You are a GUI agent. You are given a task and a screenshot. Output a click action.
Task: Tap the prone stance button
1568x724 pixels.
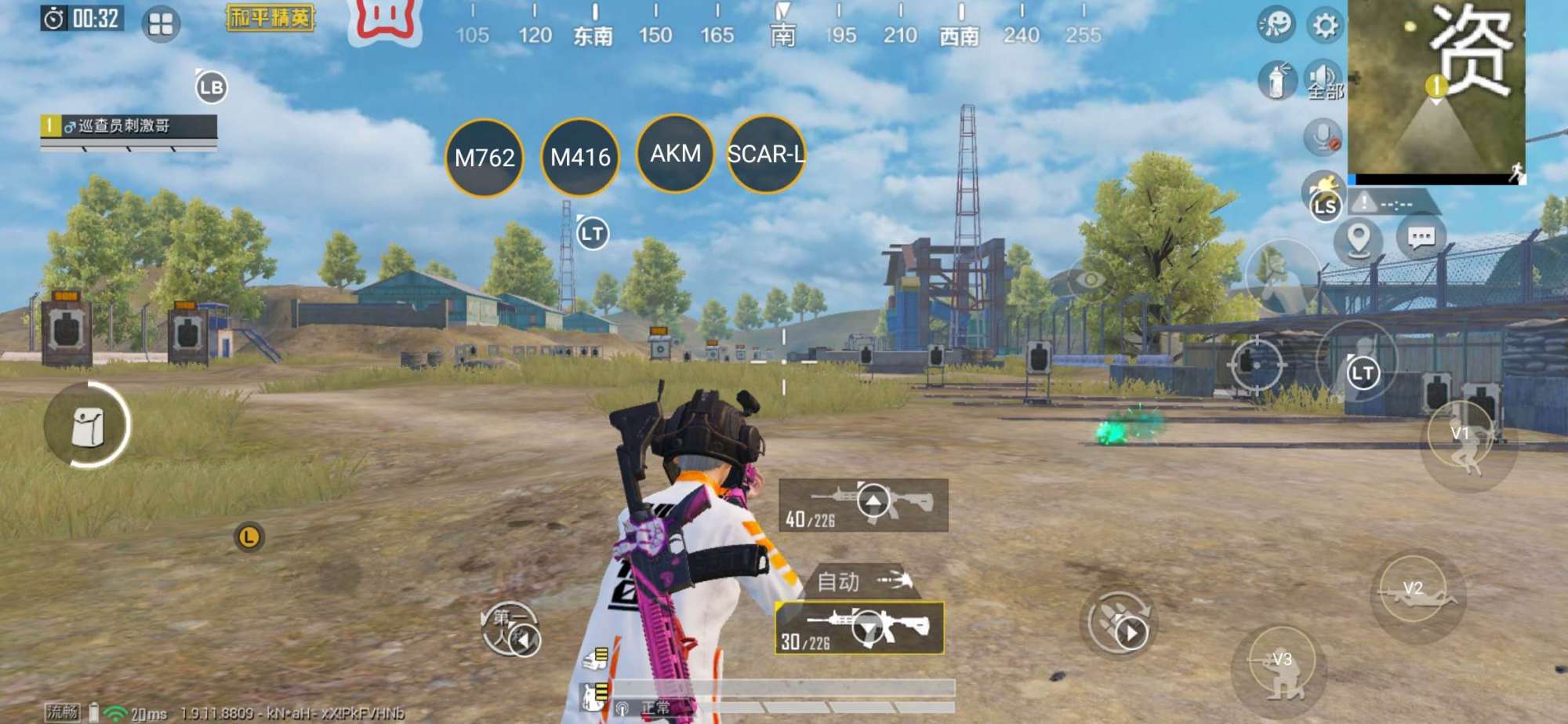coord(1416,595)
